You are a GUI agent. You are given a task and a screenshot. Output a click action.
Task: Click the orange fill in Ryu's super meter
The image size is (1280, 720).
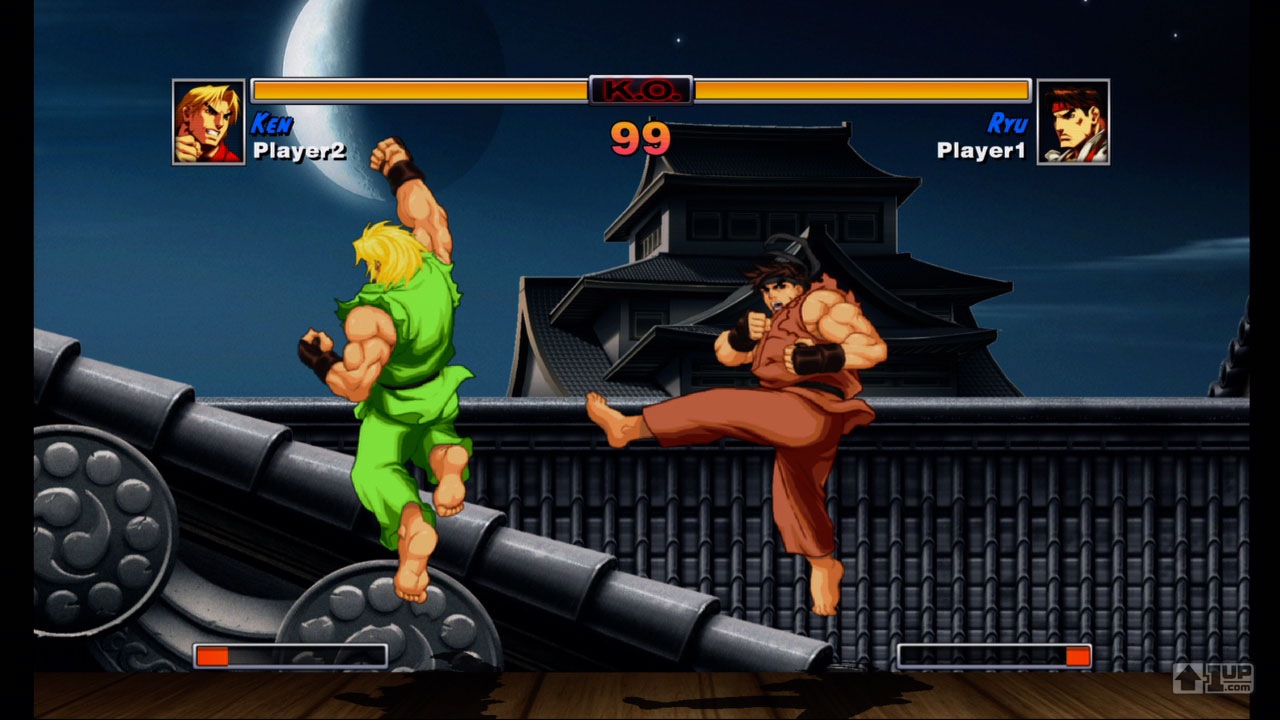click(1077, 657)
